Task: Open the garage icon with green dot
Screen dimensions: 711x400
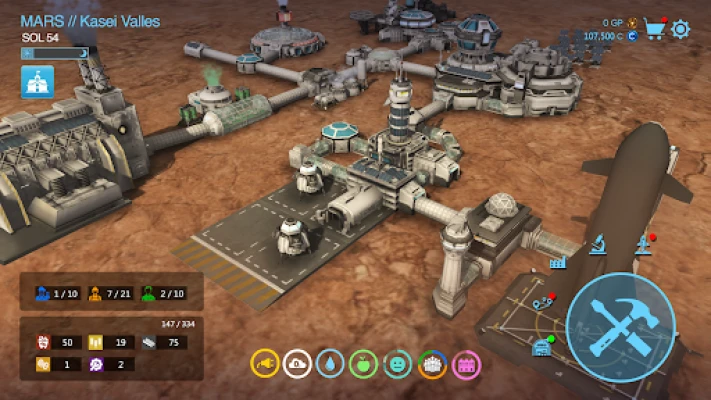Action: 543,347
